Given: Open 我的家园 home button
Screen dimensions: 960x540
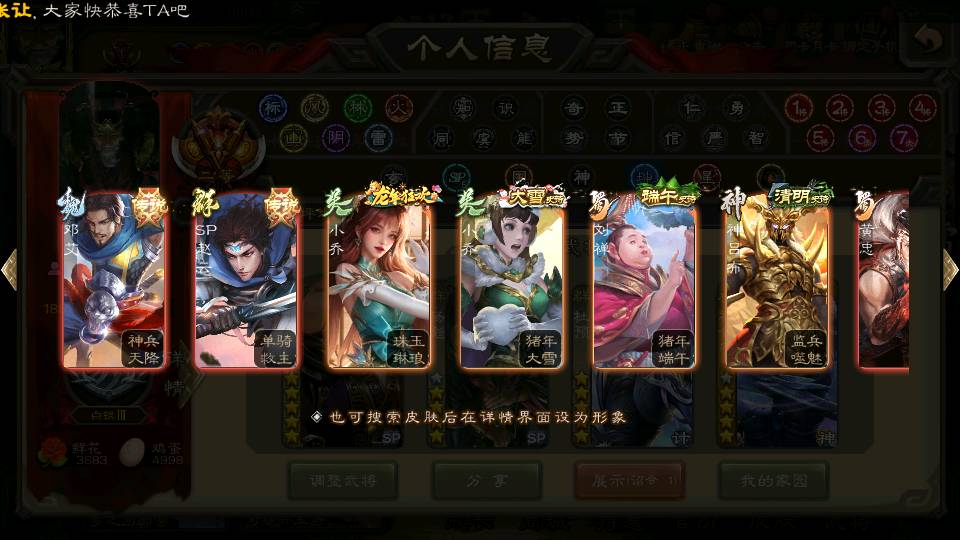Looking at the screenshot, I should tap(773, 481).
